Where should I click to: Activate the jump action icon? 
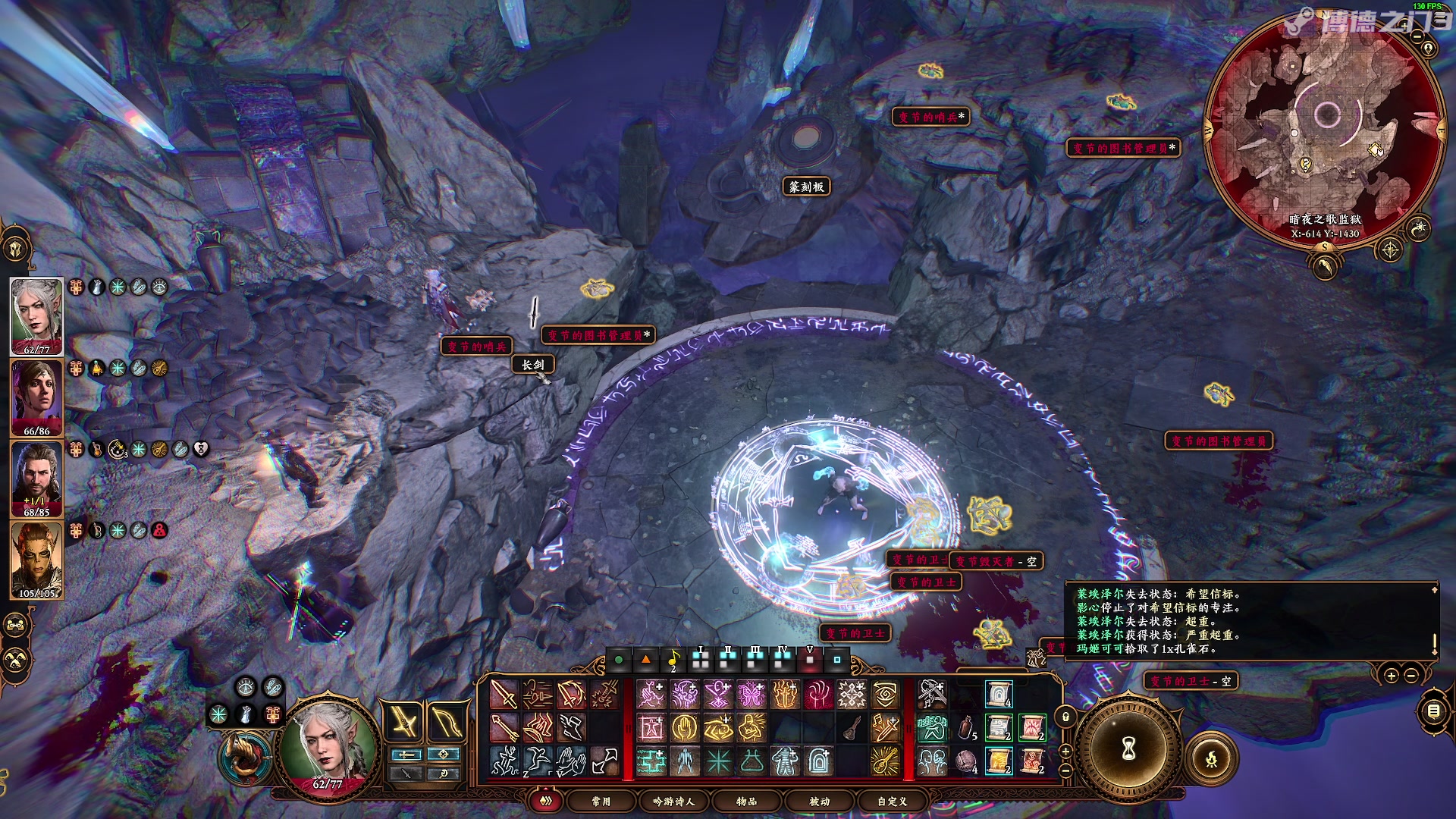(538, 761)
